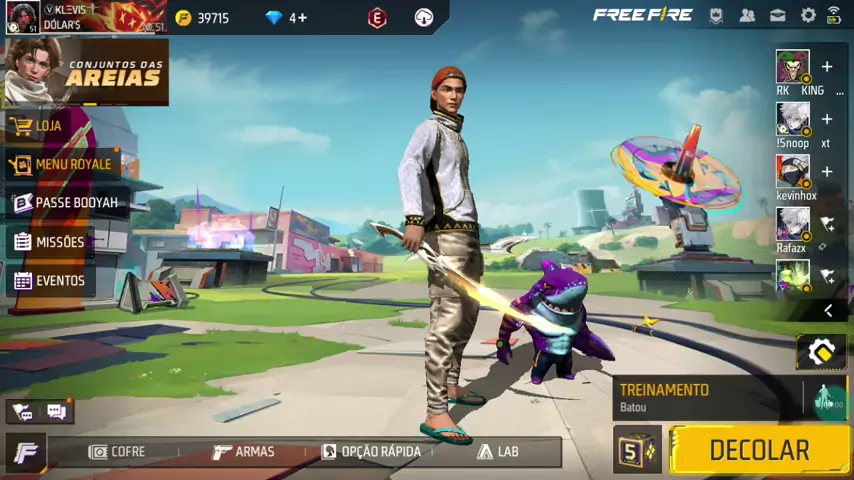
Task: Open the number 5 dice box
Action: click(x=636, y=450)
